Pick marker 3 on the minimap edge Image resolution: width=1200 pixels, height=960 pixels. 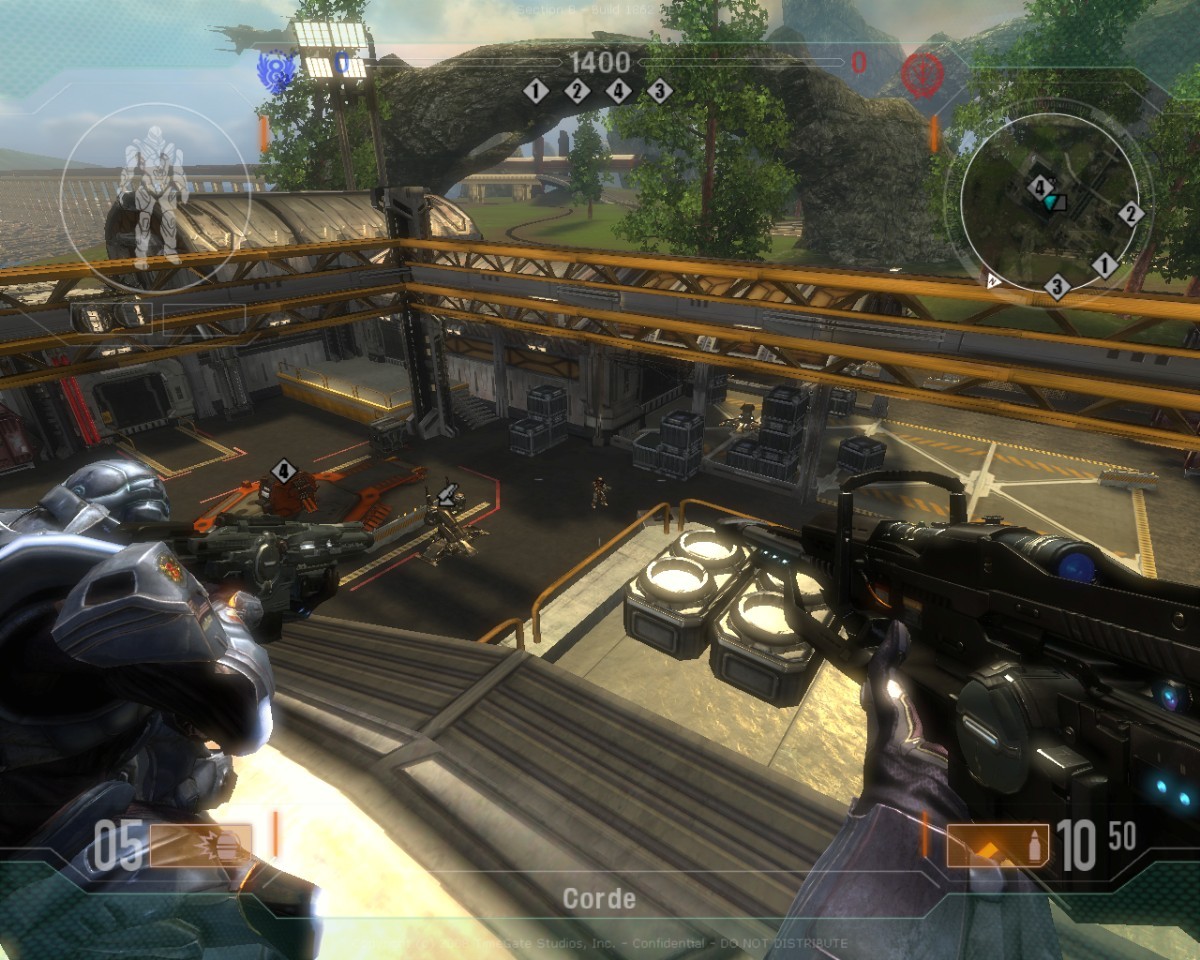coord(1057,288)
